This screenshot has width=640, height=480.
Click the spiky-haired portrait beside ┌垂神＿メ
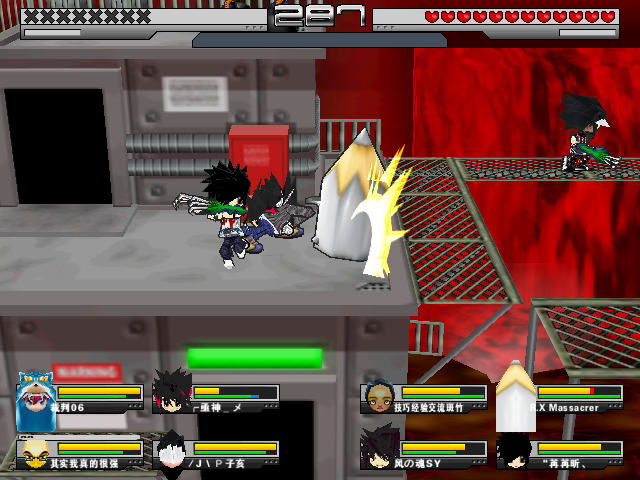click(171, 394)
